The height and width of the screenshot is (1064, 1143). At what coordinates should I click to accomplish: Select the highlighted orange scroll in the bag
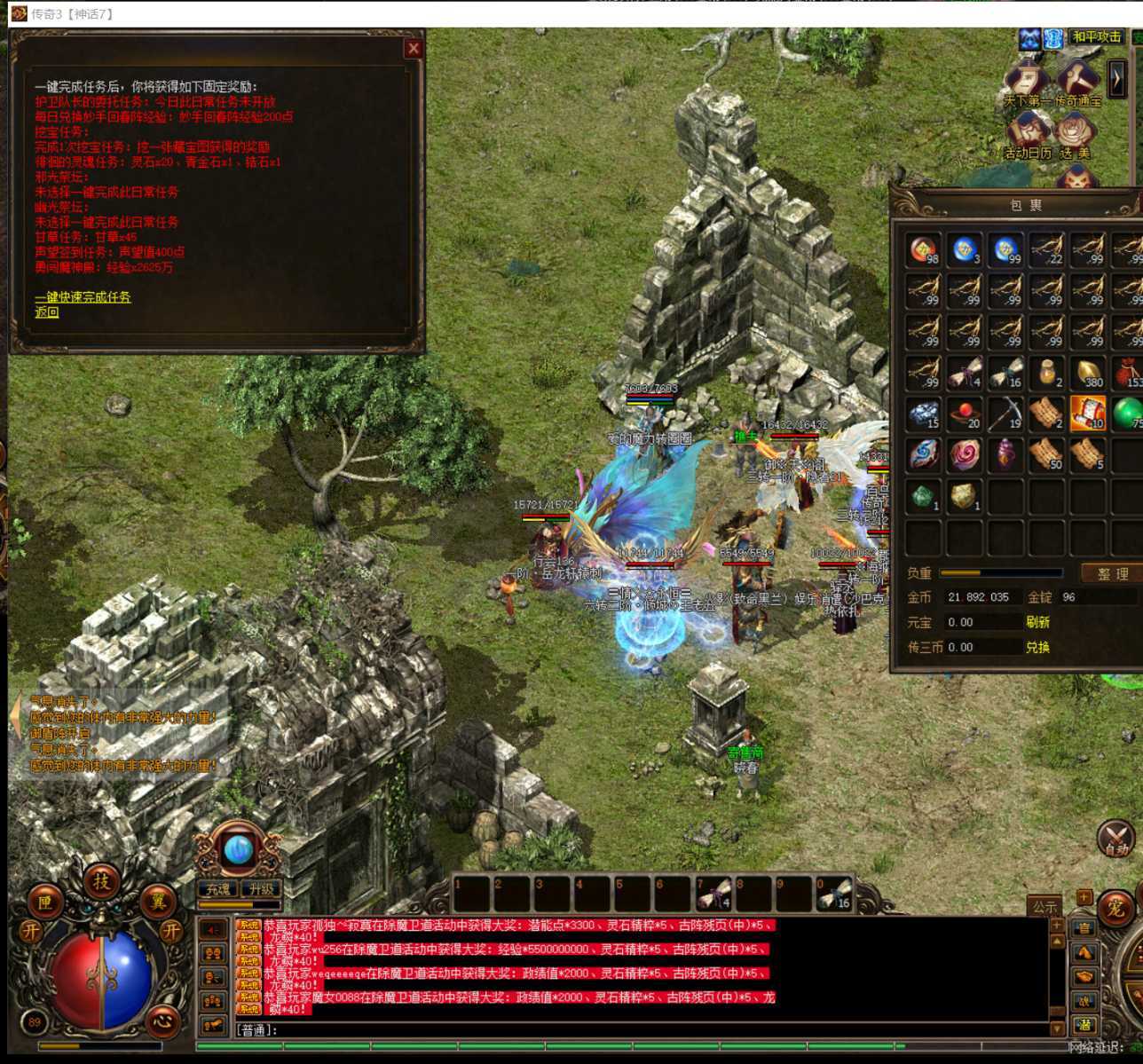coord(1087,414)
